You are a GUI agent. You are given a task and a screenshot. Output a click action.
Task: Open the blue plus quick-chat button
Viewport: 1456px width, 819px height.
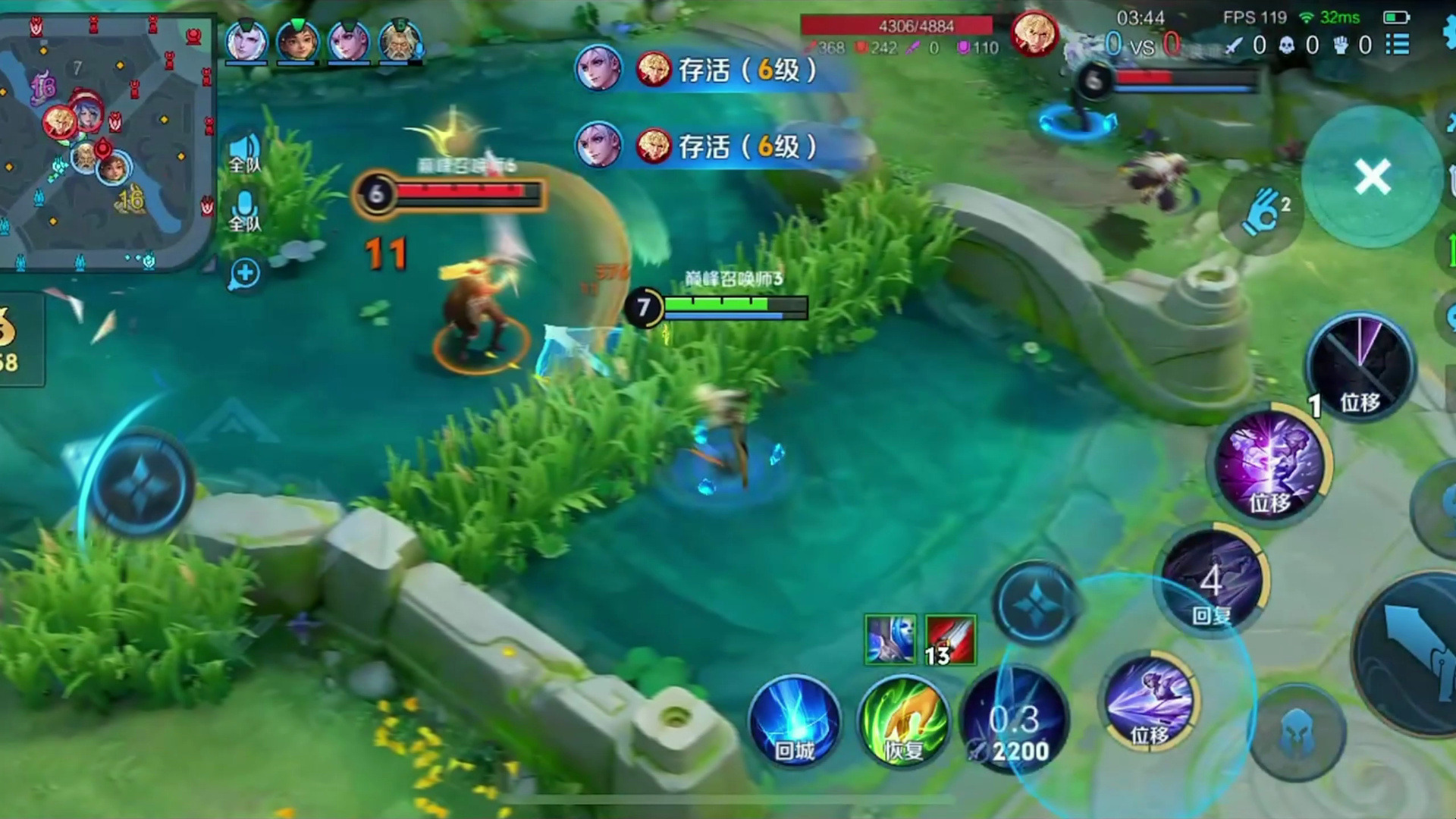point(245,273)
